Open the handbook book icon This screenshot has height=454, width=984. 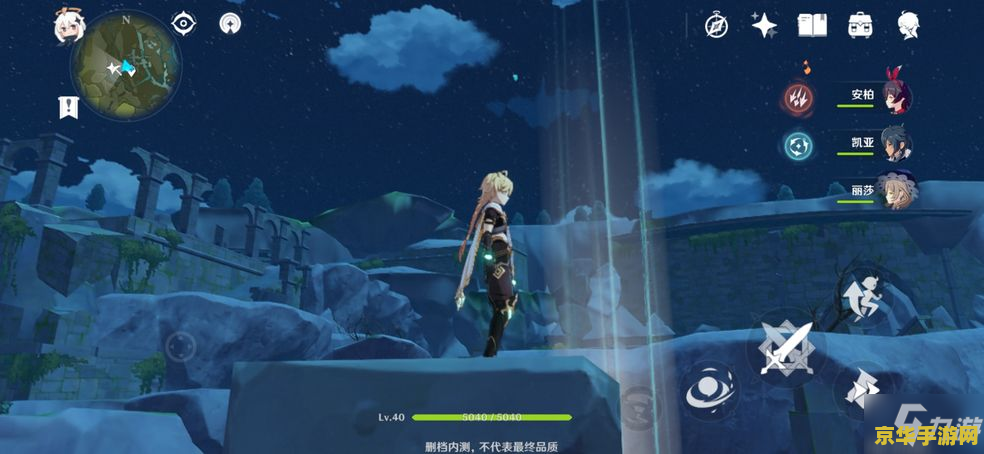coord(811,26)
